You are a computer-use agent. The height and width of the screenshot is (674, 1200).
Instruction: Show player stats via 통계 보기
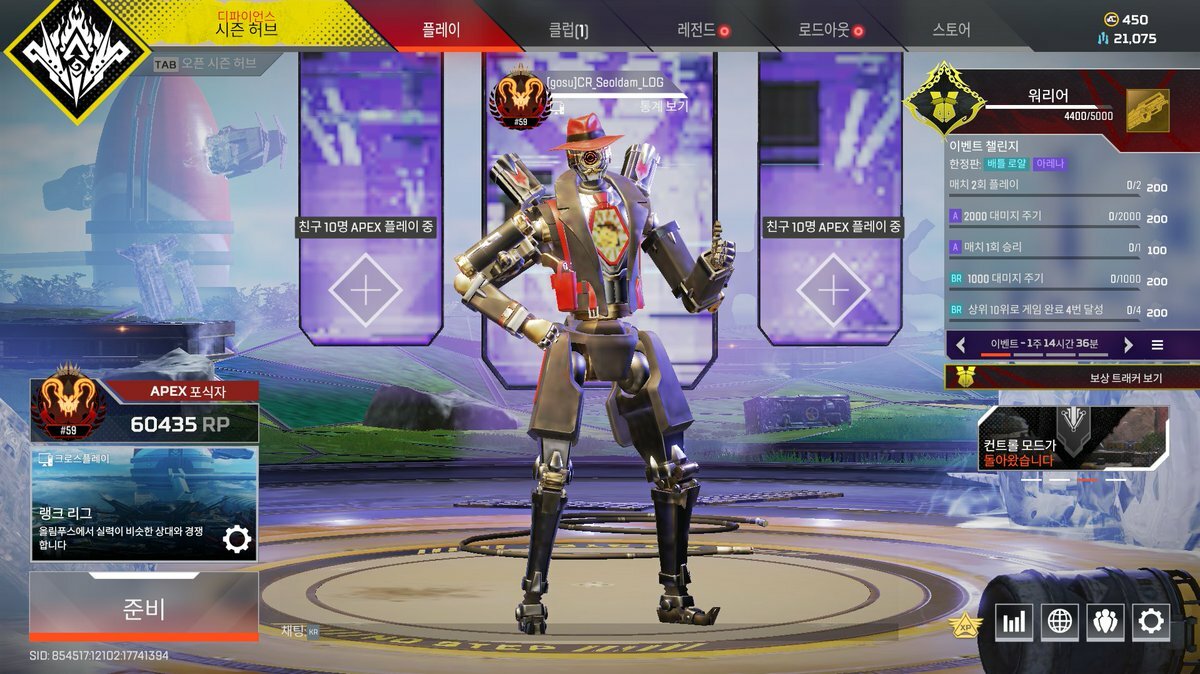pyautogui.click(x=663, y=106)
